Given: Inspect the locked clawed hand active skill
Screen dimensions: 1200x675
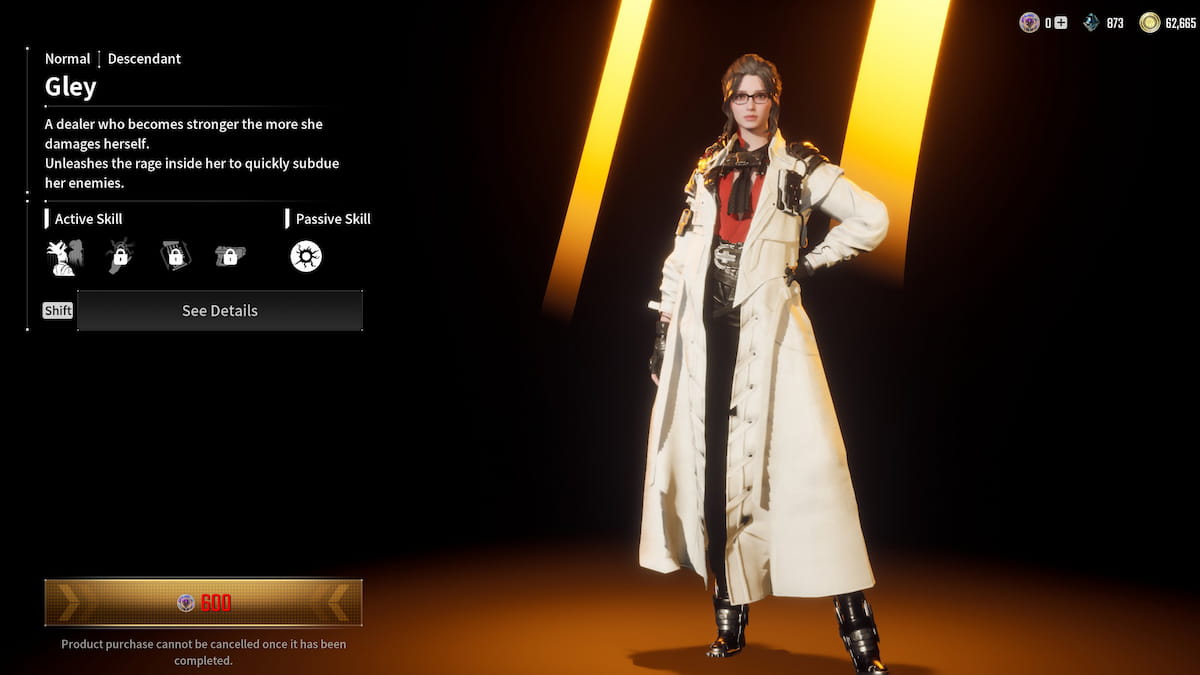Looking at the screenshot, I should pyautogui.click(x=120, y=257).
